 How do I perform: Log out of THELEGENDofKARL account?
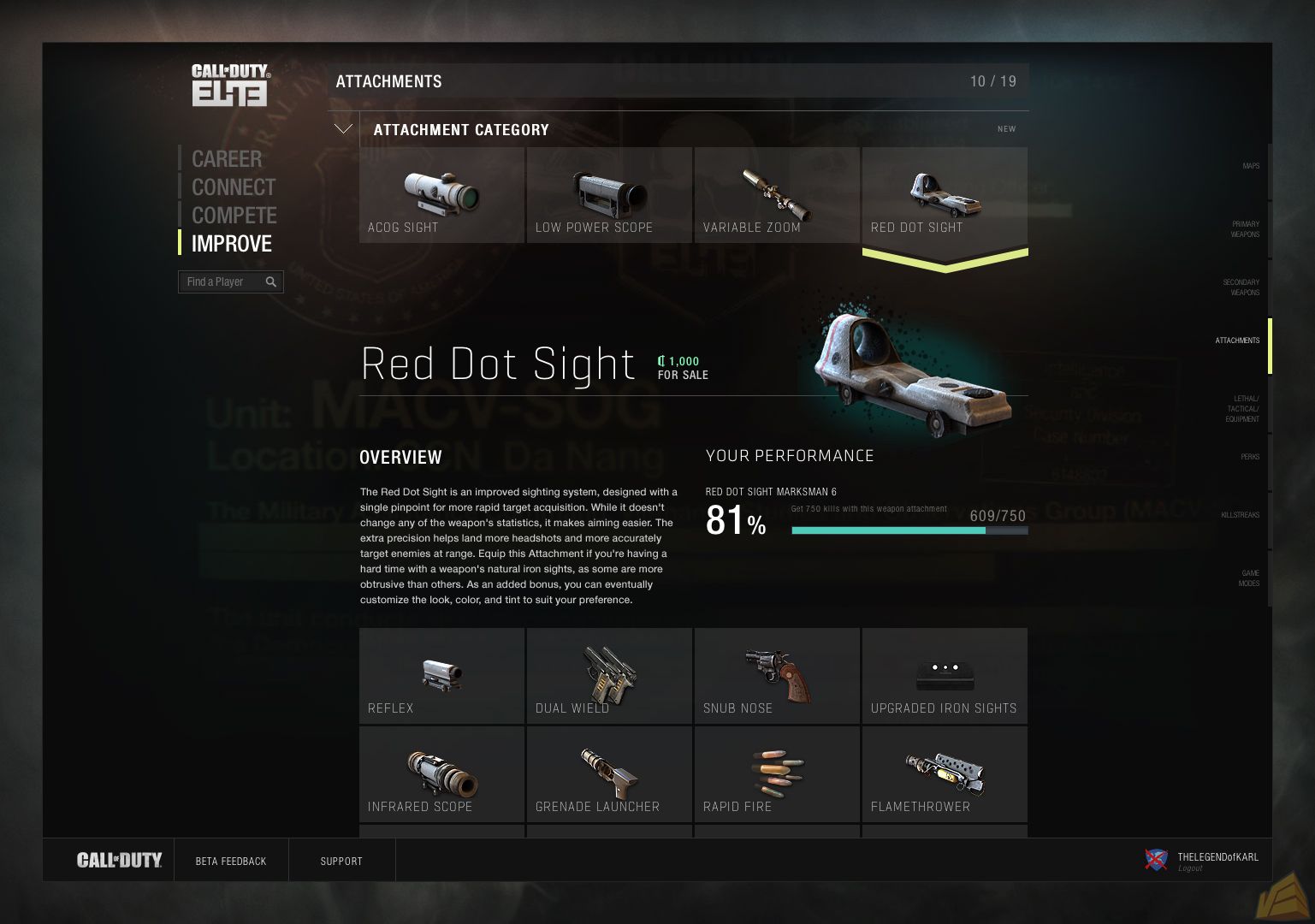point(1190,869)
